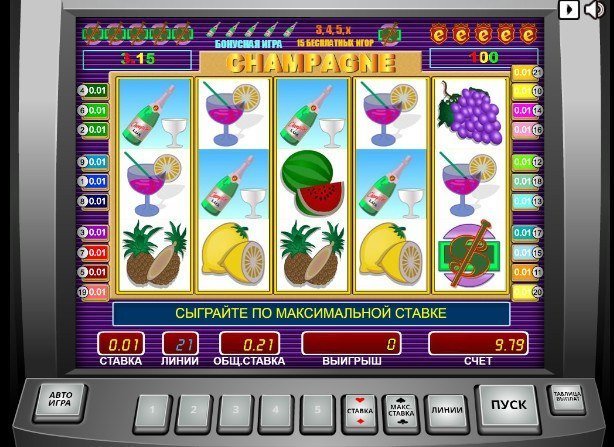Select payline 4 marker on the left edge

(94, 91)
